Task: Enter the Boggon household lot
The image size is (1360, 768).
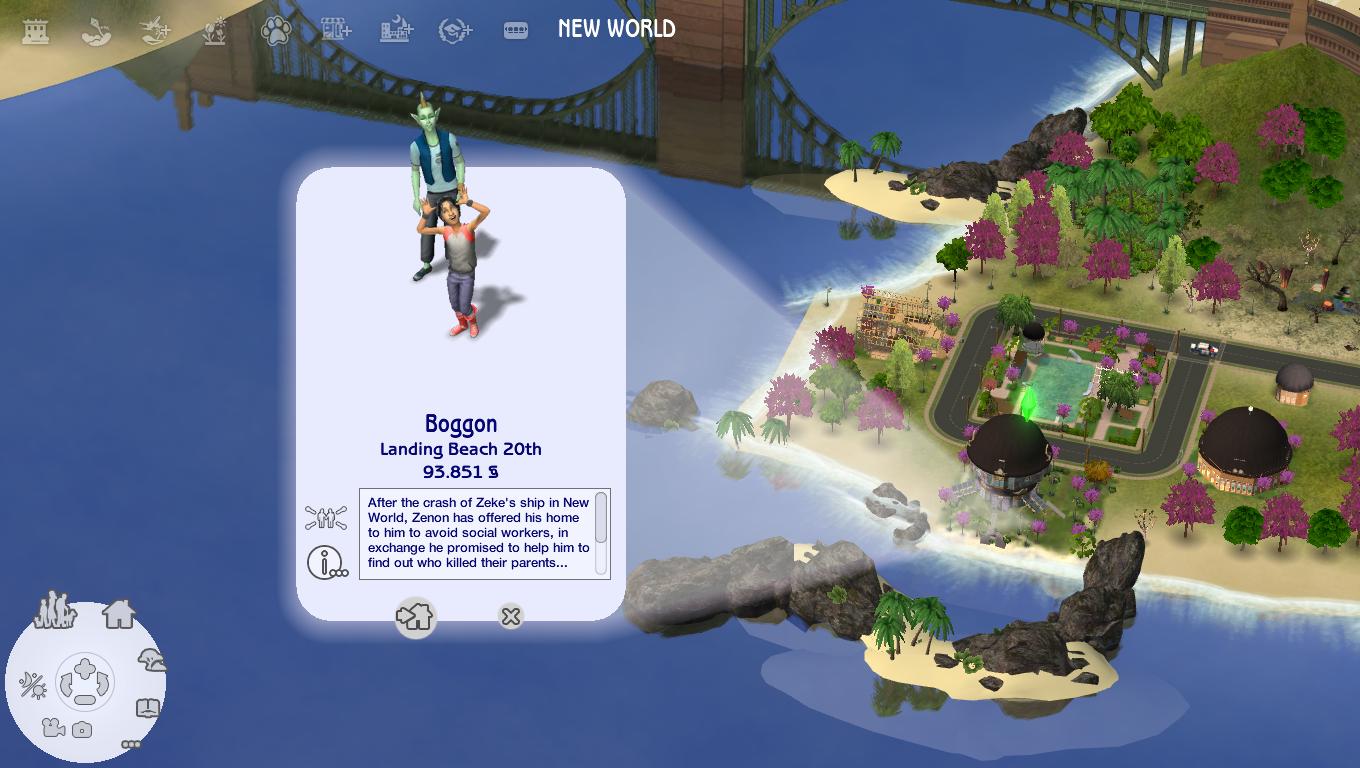Action: [415, 616]
